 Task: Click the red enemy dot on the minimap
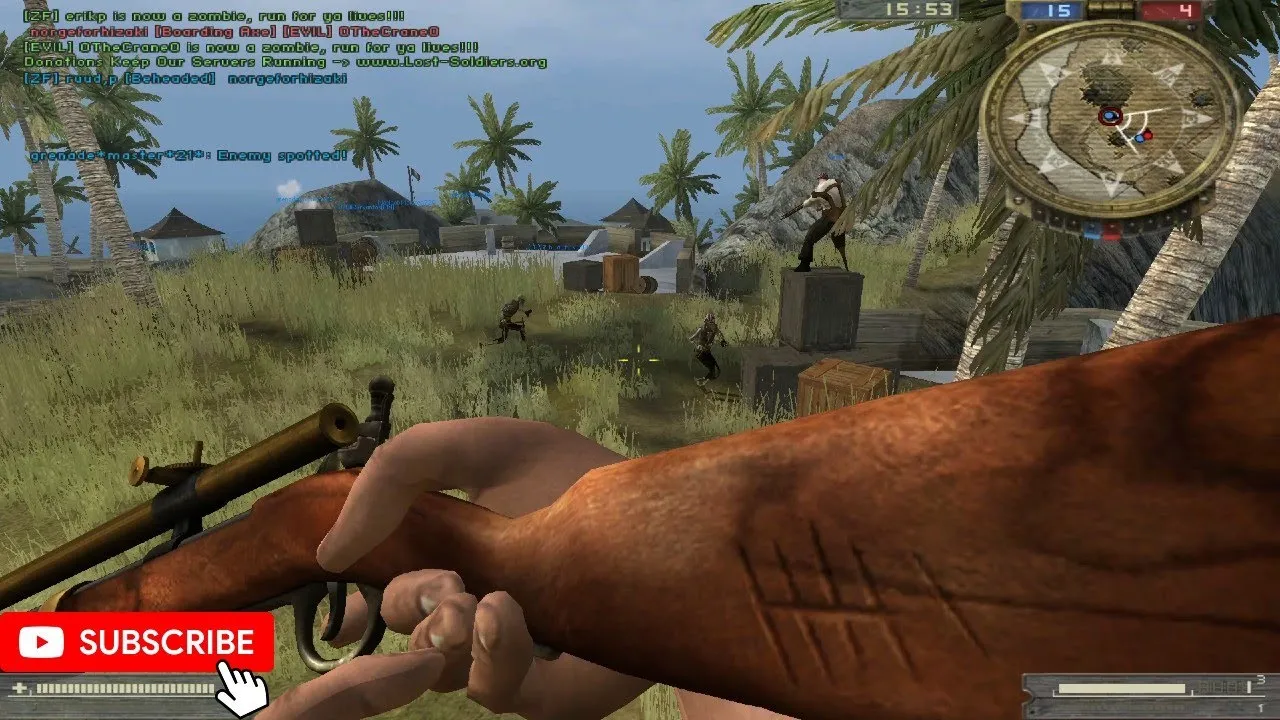(x=1148, y=135)
